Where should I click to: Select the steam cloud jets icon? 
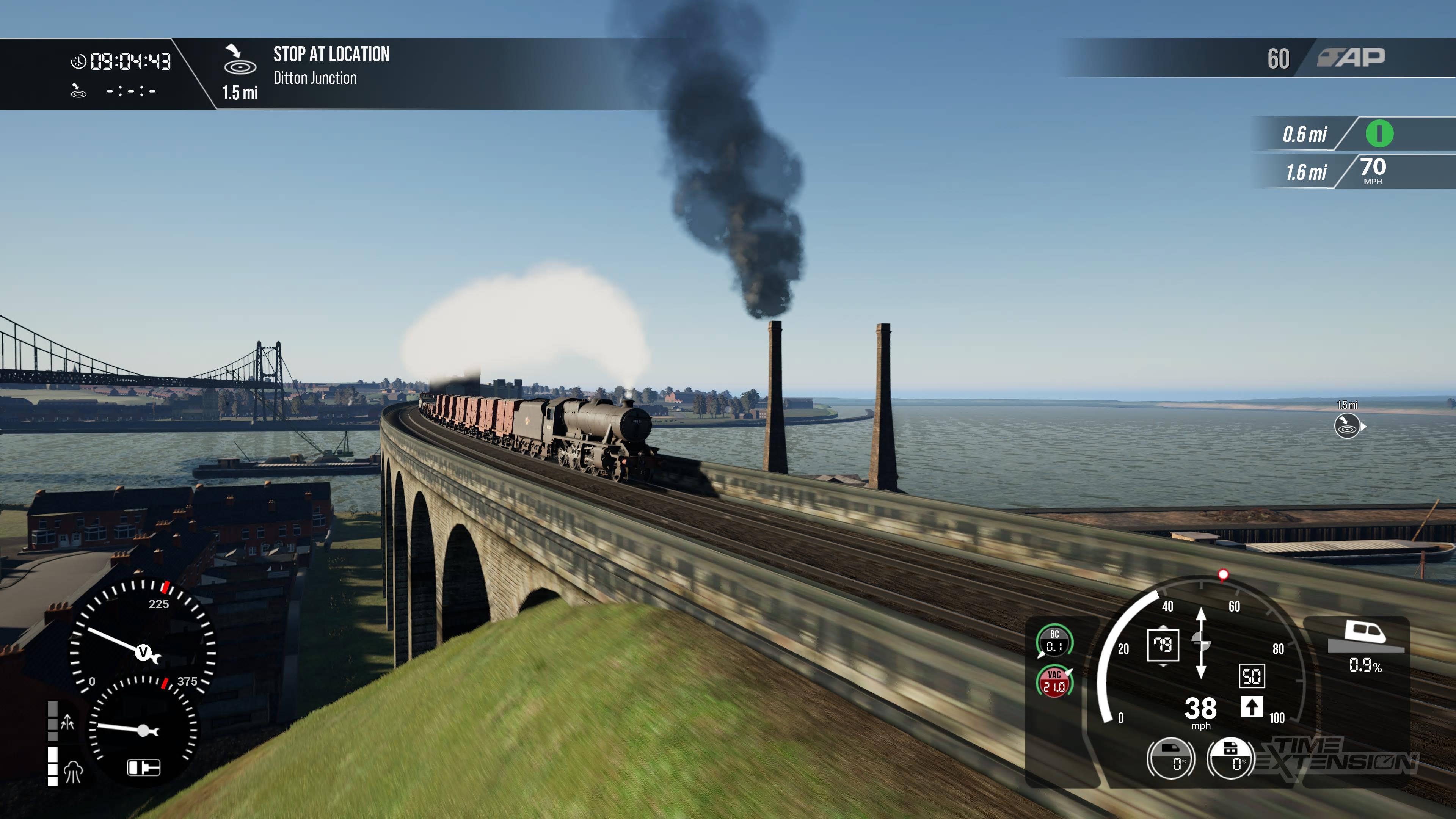pos(73,771)
